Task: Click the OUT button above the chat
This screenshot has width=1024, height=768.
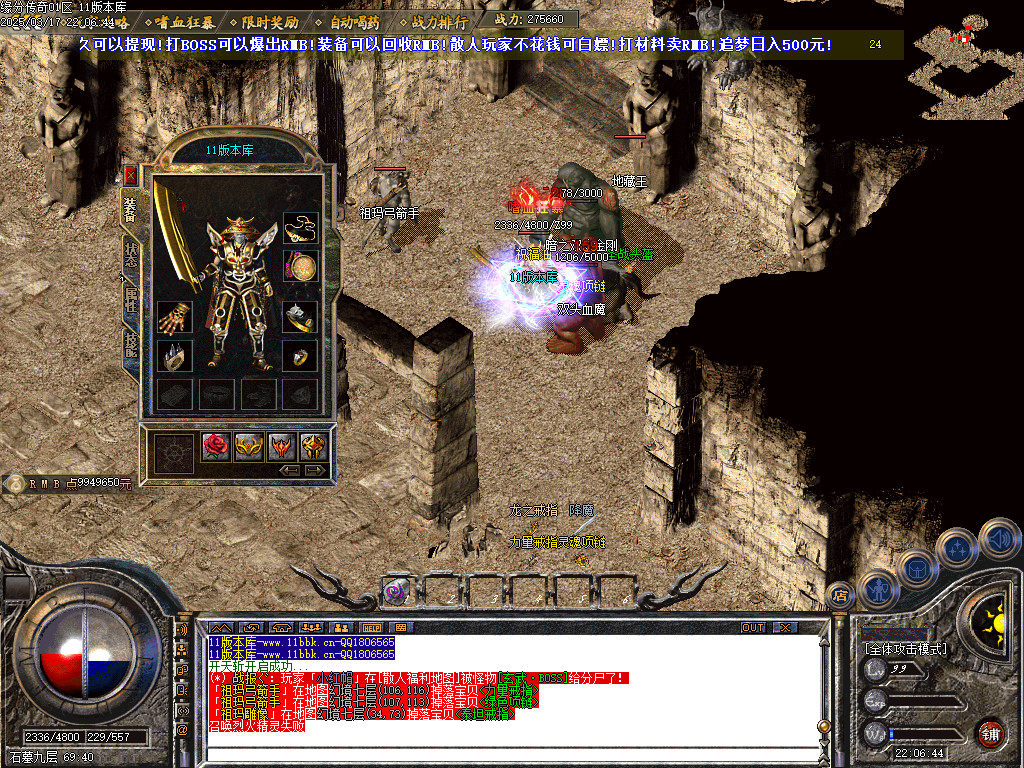Action: (752, 627)
